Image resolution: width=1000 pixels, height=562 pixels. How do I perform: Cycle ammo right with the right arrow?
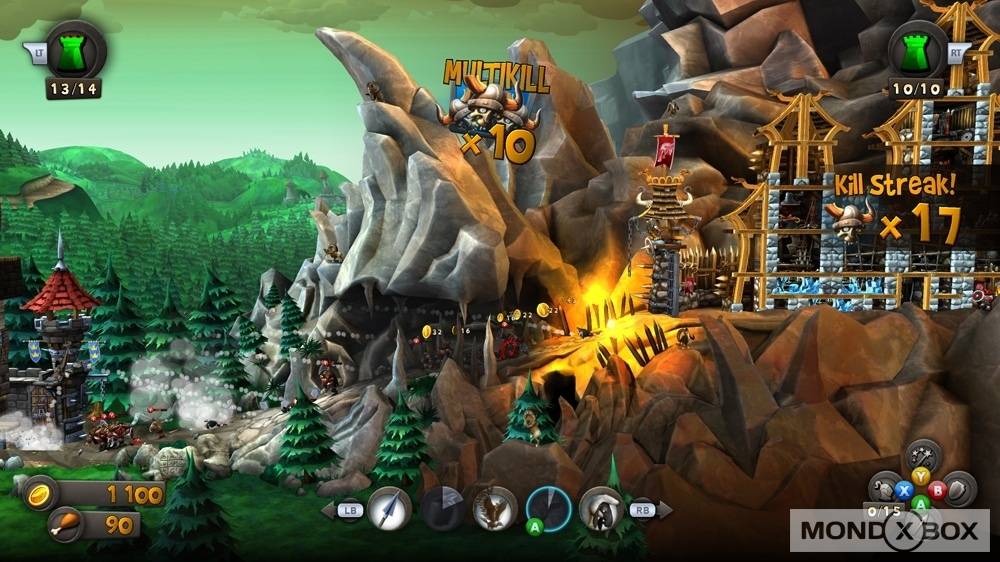[662, 510]
